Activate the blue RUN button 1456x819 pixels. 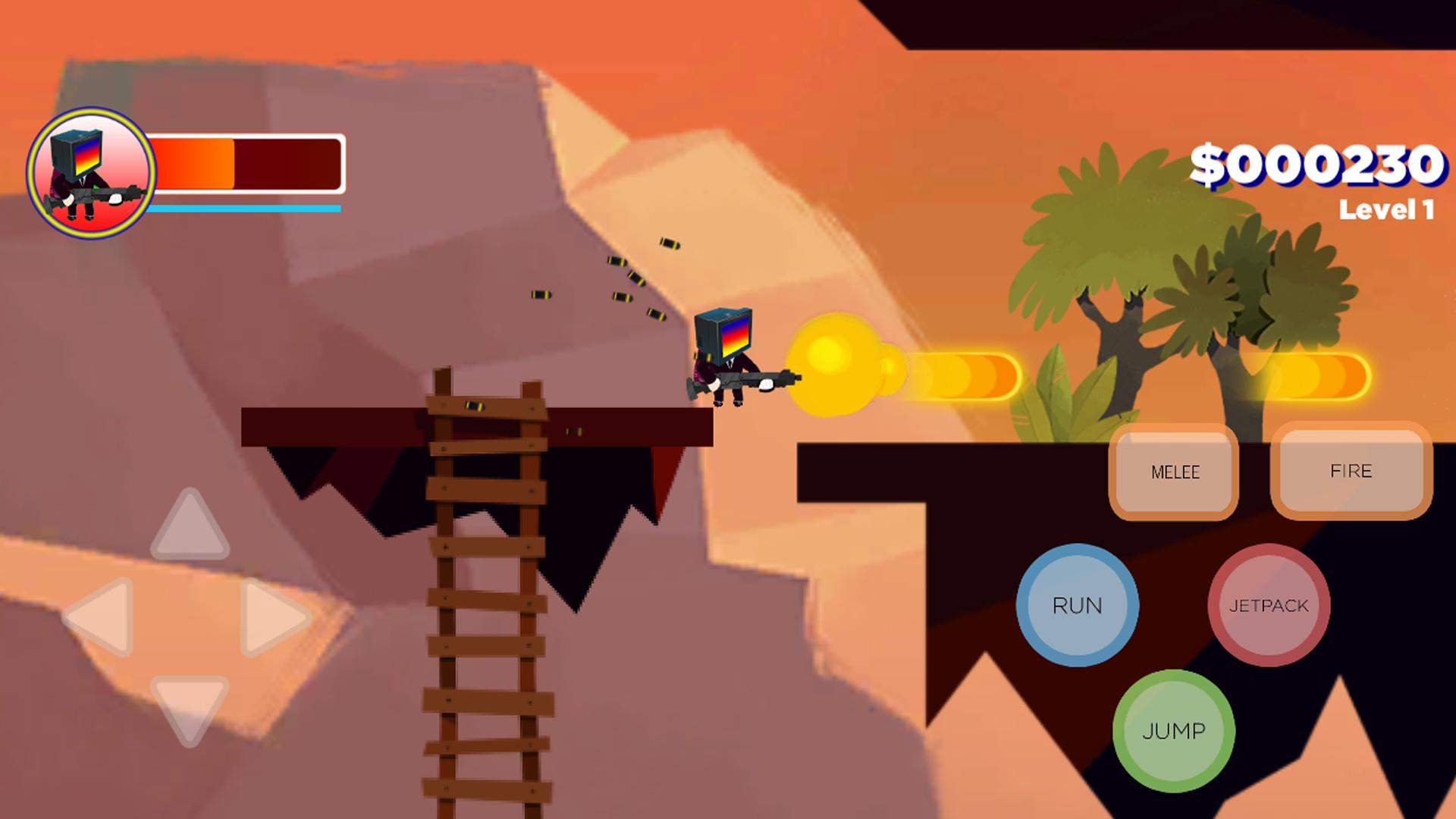click(x=1077, y=605)
